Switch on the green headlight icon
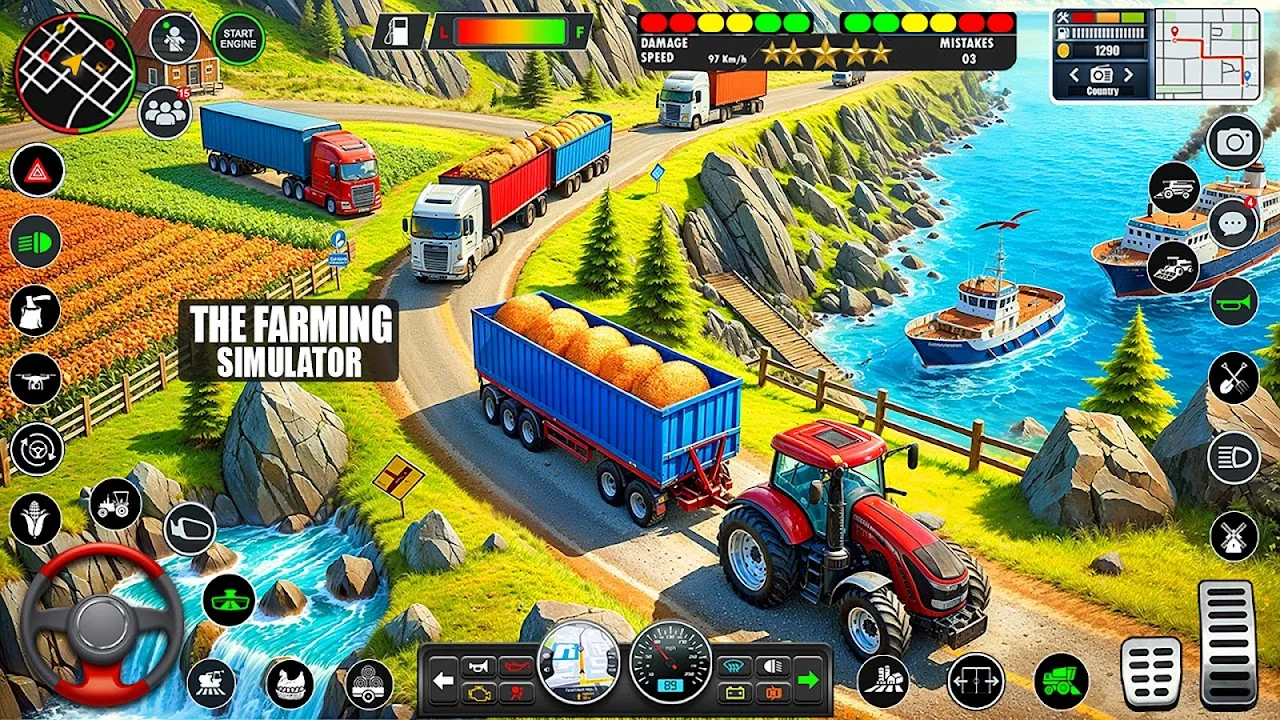Screen dimensions: 1280x720 [36, 241]
